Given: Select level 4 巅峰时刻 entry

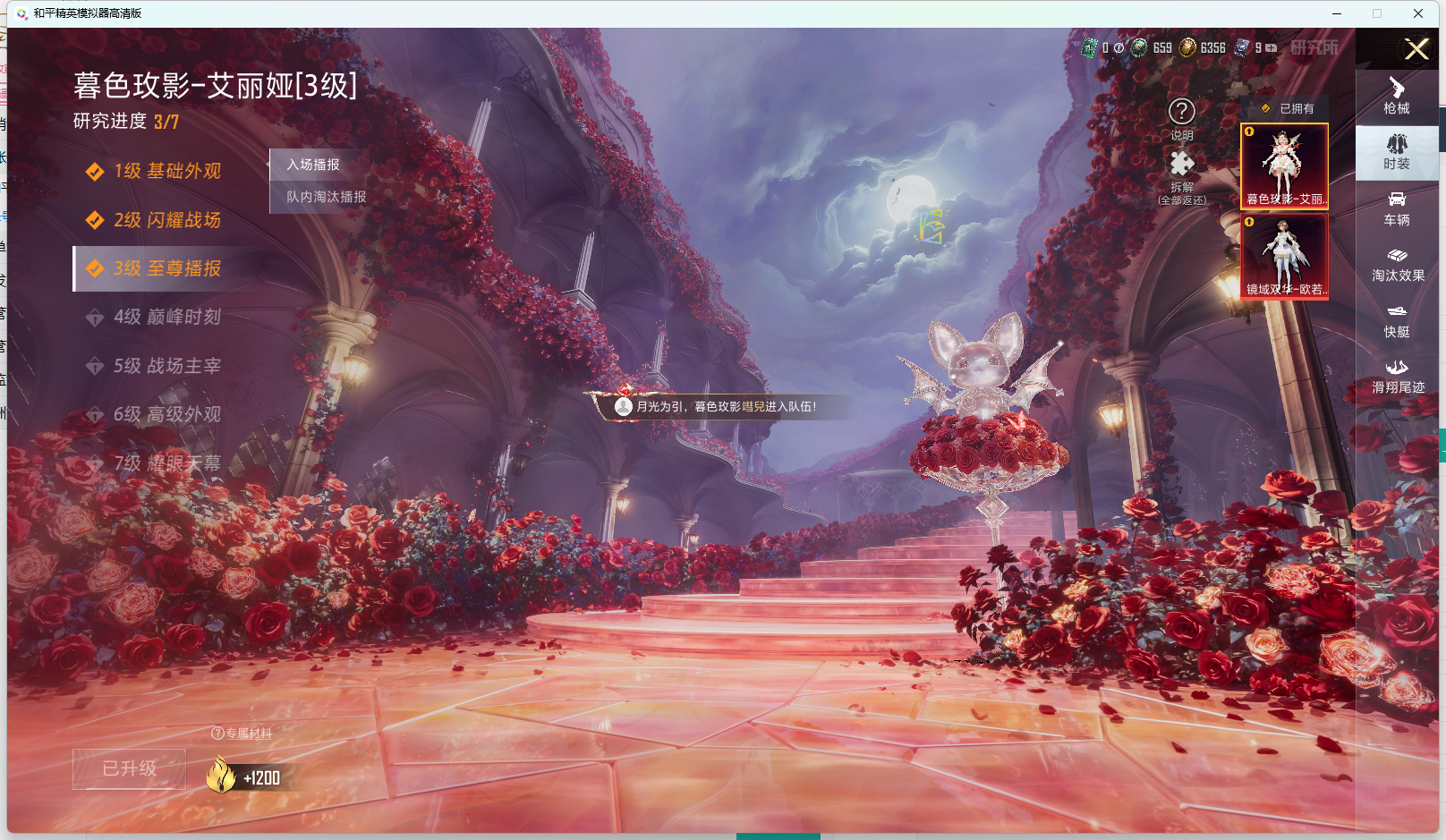Looking at the screenshot, I should 166,317.
